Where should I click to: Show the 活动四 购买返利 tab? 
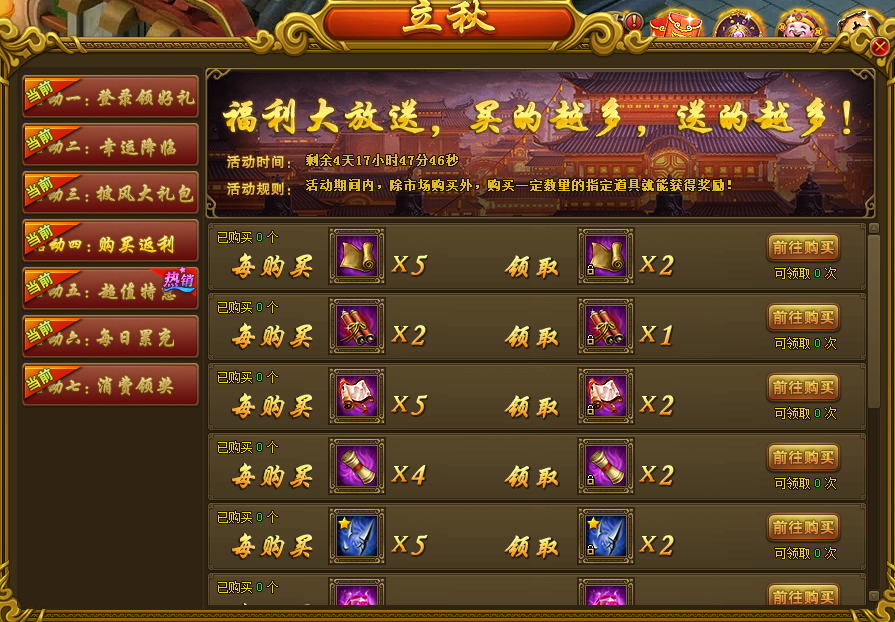(111, 242)
